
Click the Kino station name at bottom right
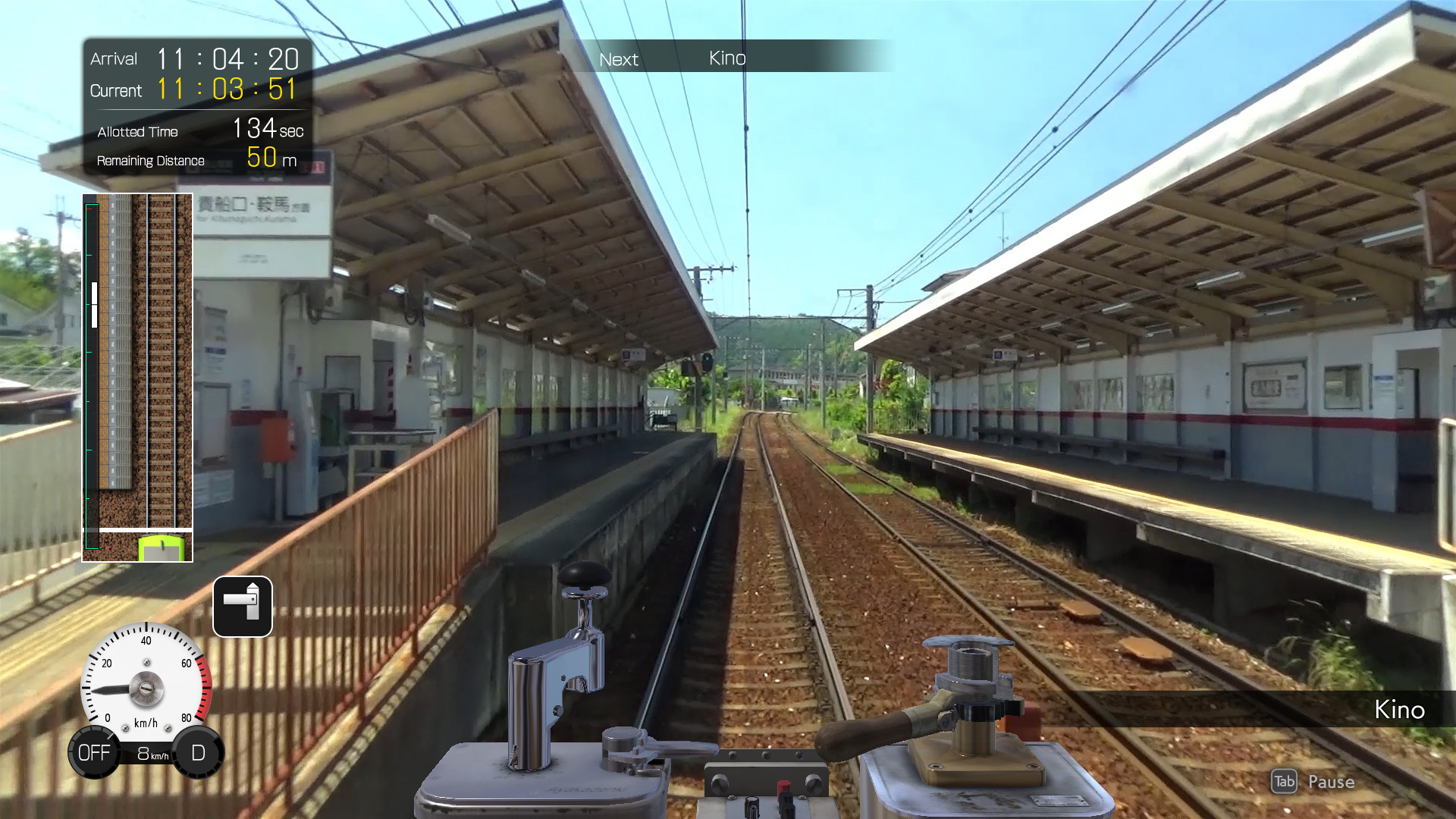1399,711
